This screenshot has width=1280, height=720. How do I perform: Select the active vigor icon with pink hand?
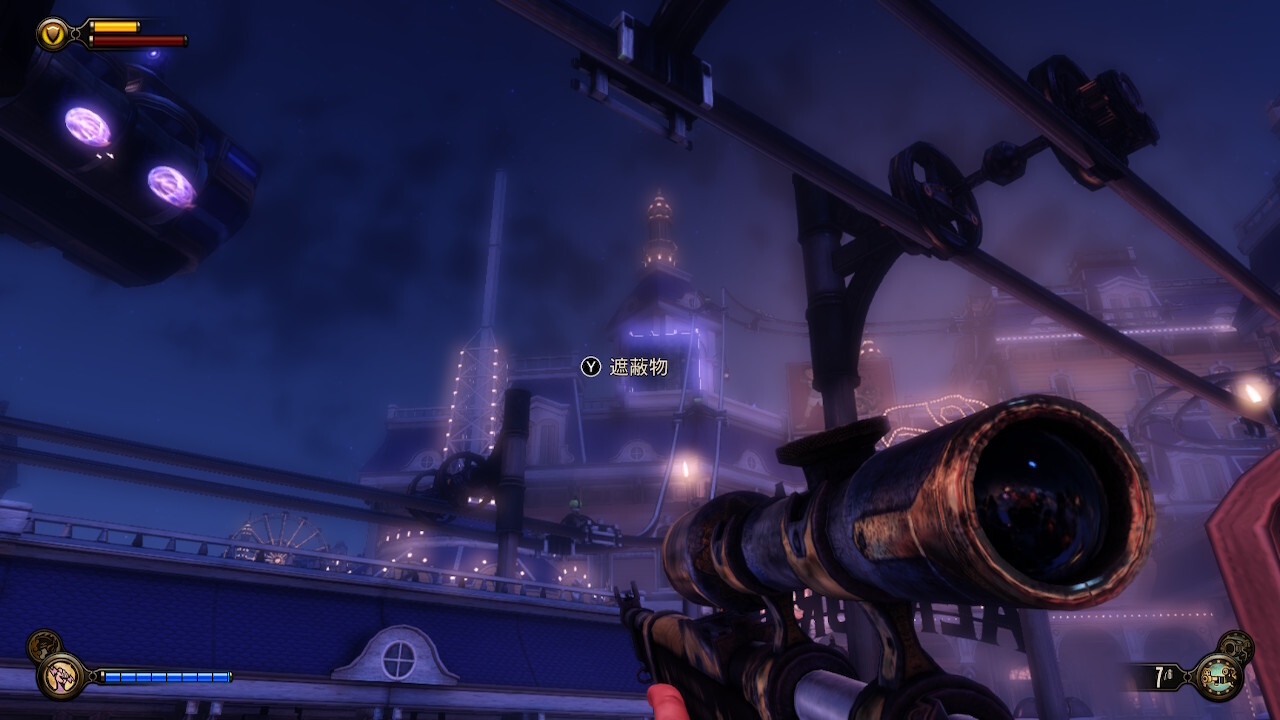pos(60,676)
